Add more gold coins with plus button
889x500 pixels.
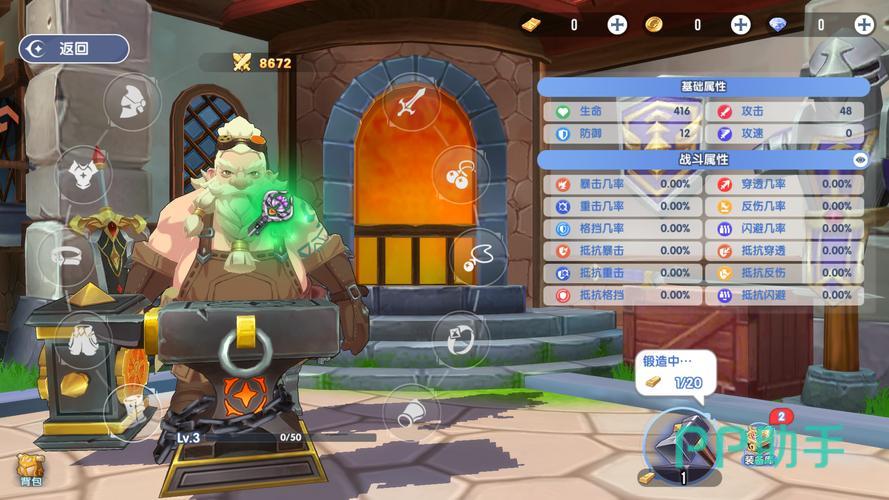tap(740, 25)
